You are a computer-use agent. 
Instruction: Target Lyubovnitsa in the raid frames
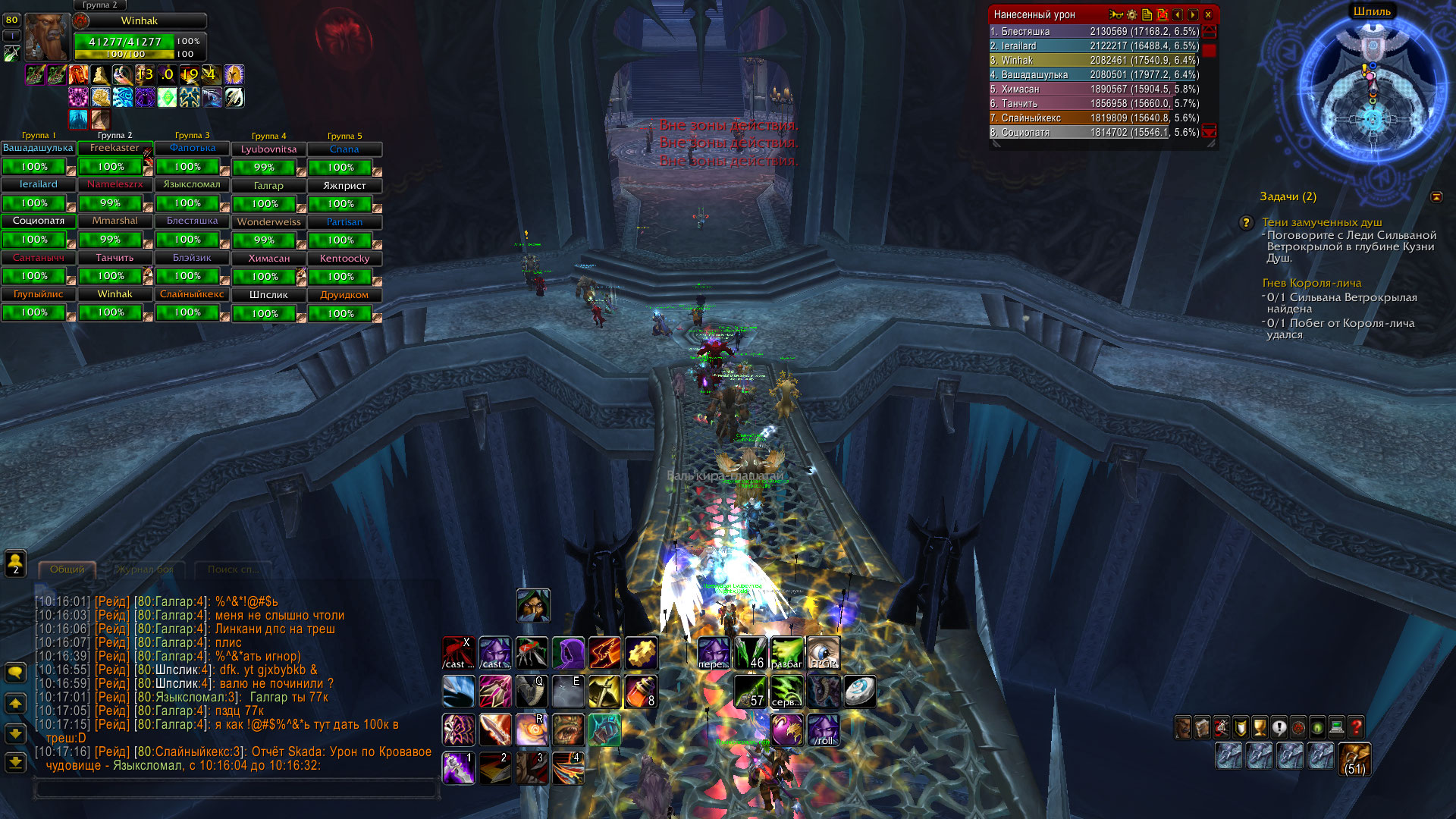coord(268,149)
